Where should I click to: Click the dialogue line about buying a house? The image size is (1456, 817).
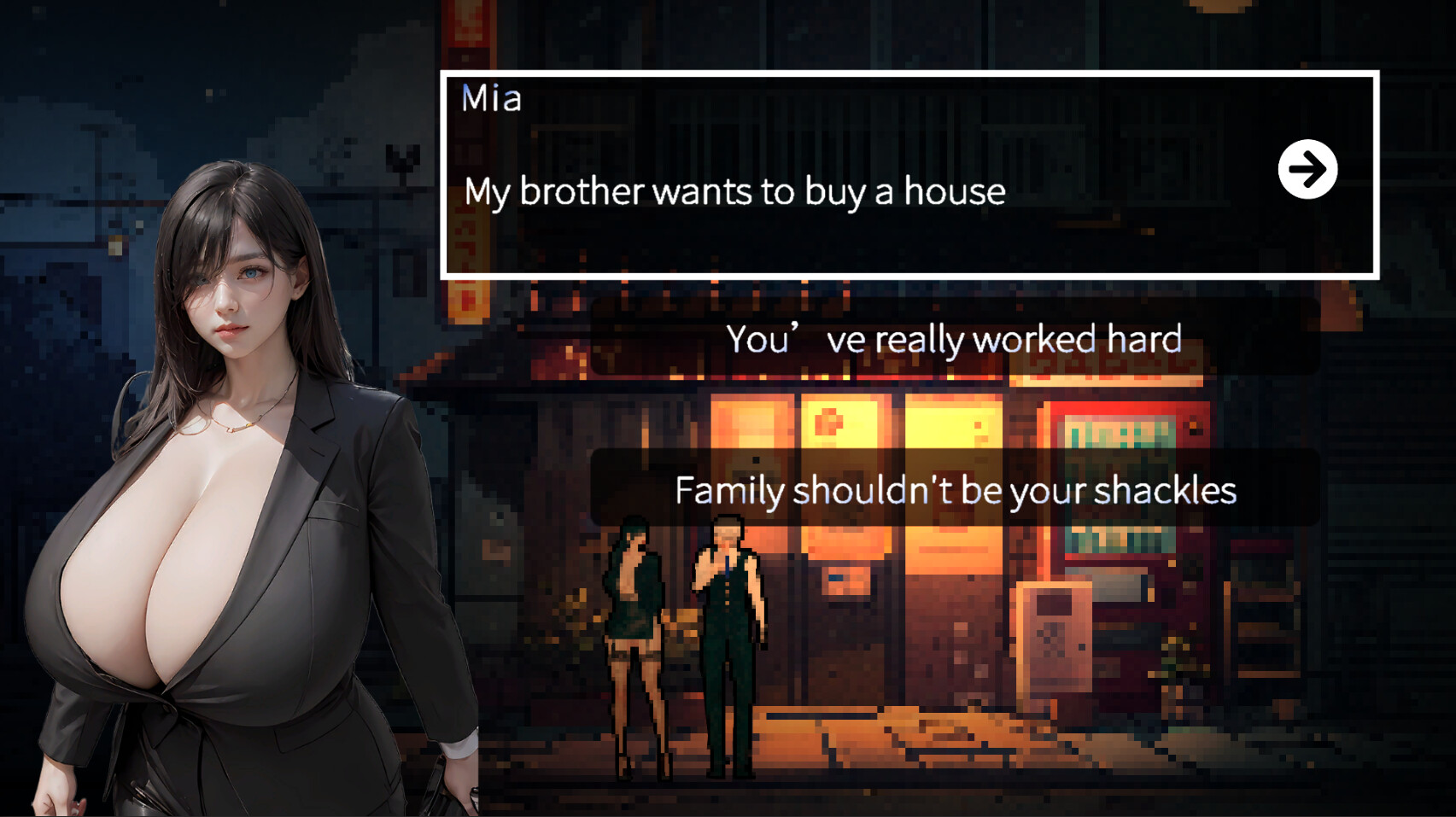pyautogui.click(x=734, y=192)
